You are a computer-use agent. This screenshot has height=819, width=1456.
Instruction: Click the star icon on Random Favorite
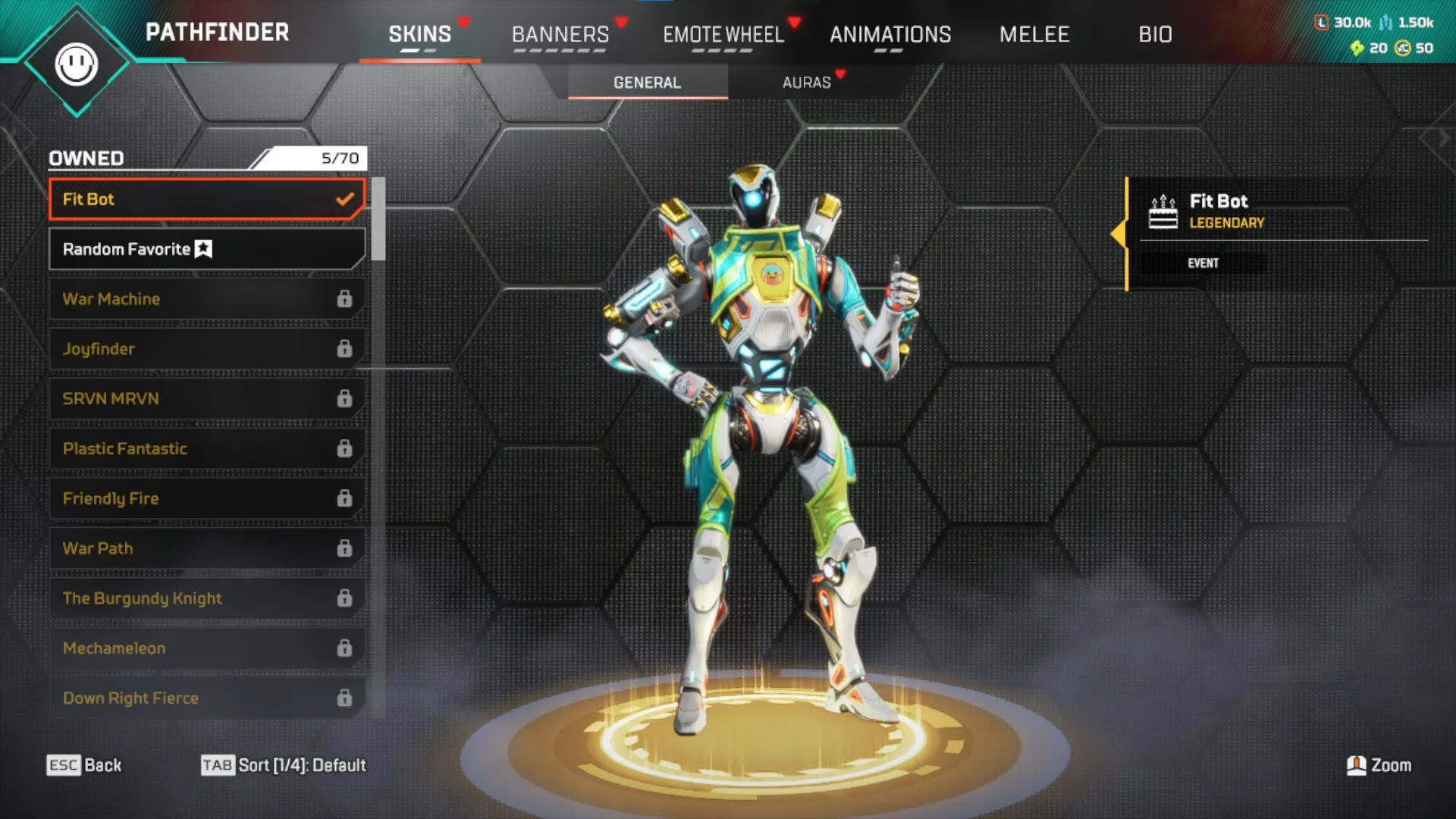204,248
